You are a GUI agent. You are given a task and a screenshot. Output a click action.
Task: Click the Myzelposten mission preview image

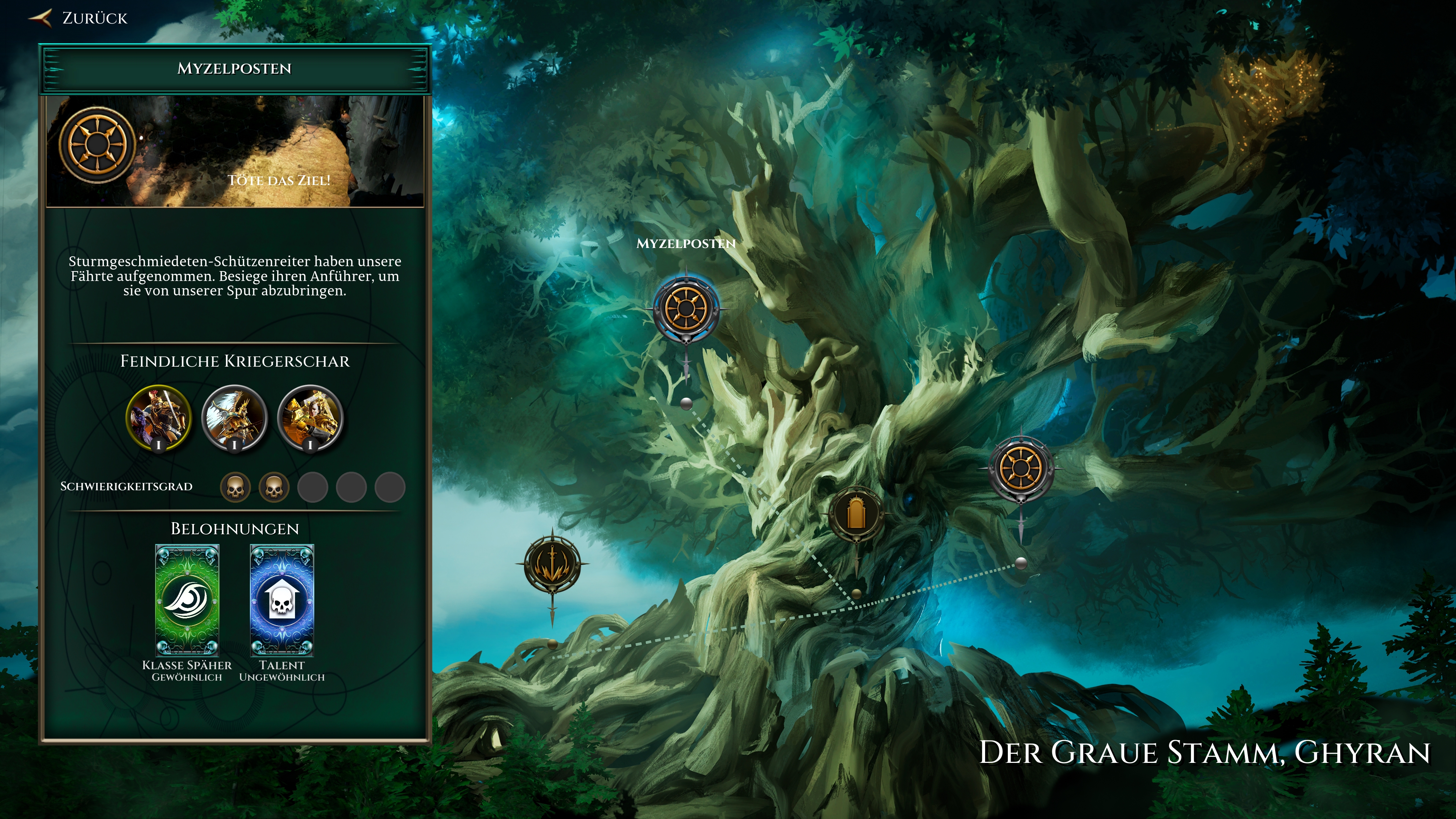click(235, 152)
